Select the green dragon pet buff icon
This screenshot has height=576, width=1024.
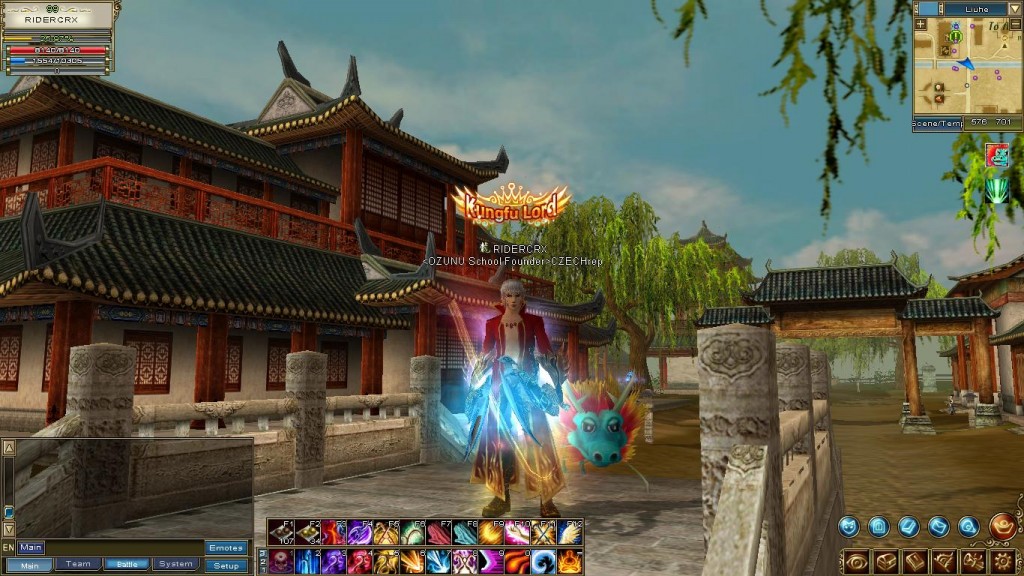click(996, 190)
